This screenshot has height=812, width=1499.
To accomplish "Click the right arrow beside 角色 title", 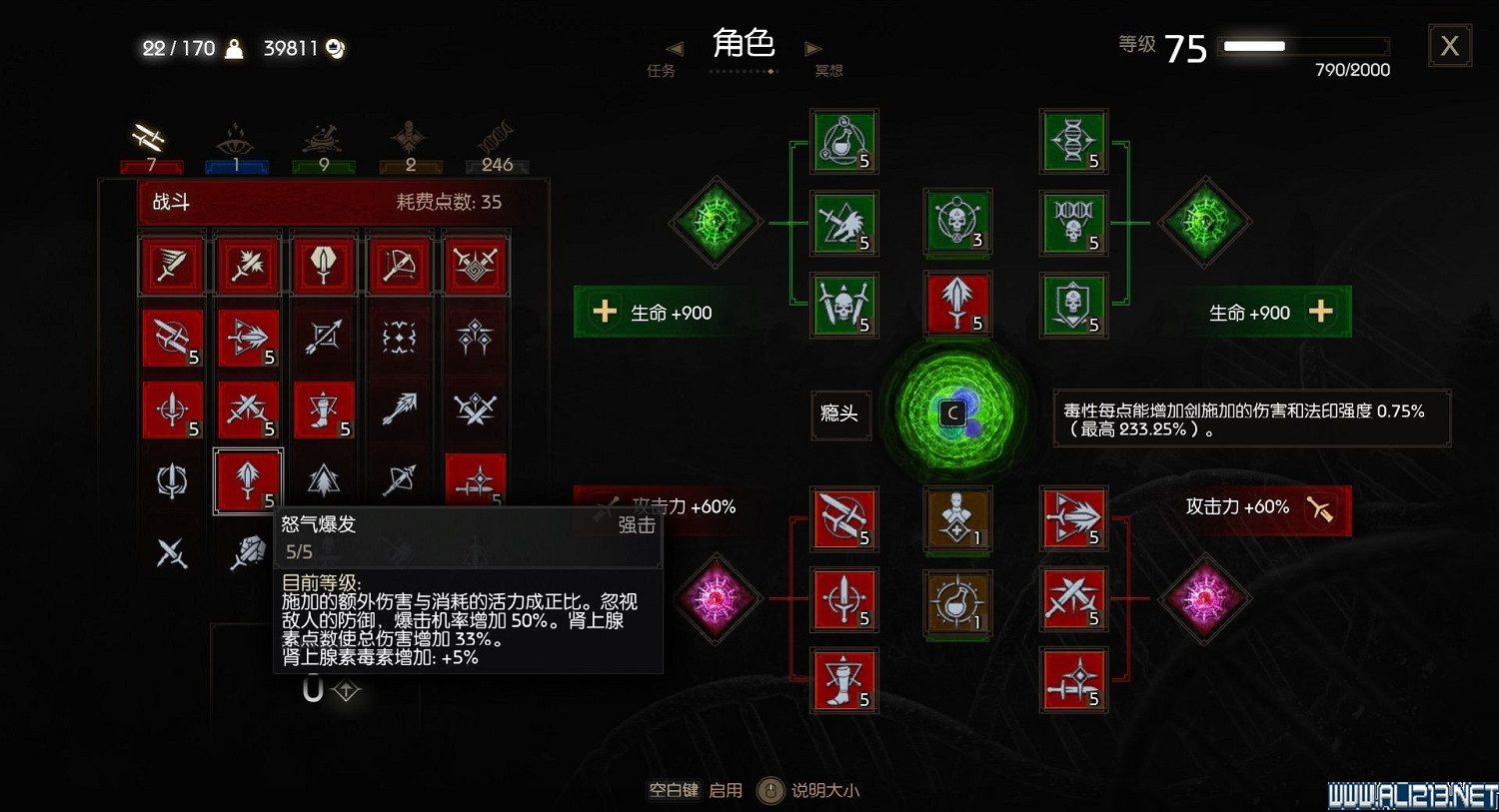I will click(813, 47).
